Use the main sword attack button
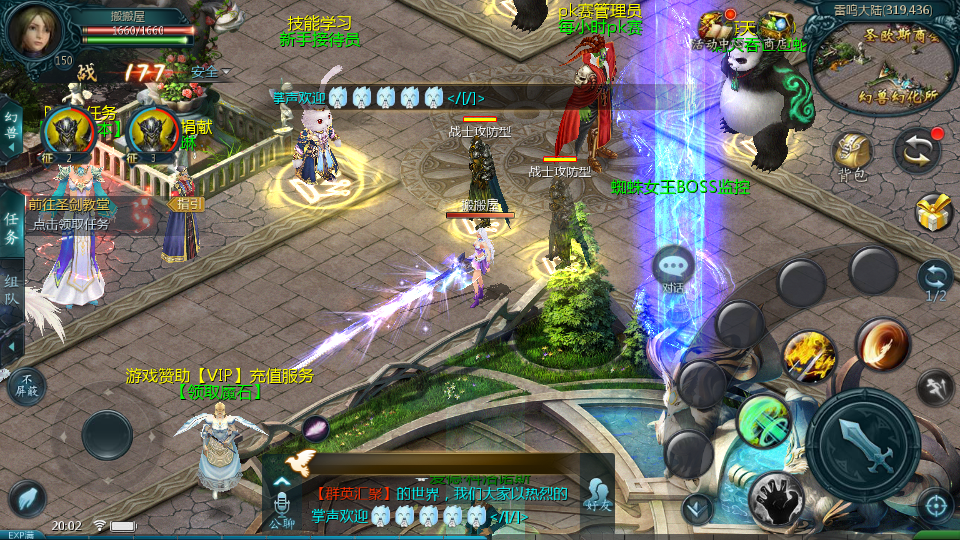The height and width of the screenshot is (540, 960). point(862,444)
